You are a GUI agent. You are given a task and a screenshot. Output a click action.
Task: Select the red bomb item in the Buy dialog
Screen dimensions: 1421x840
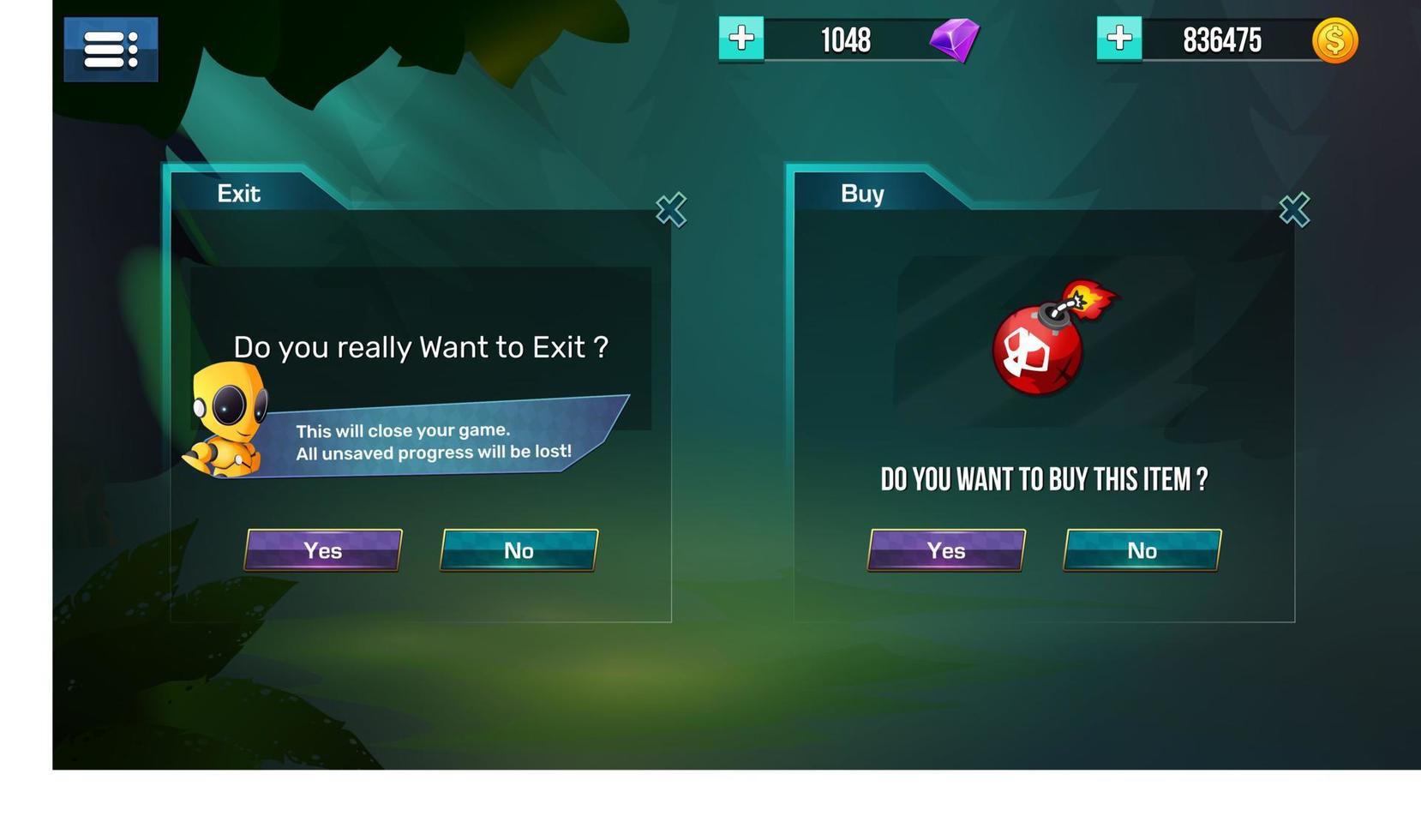point(1039,351)
